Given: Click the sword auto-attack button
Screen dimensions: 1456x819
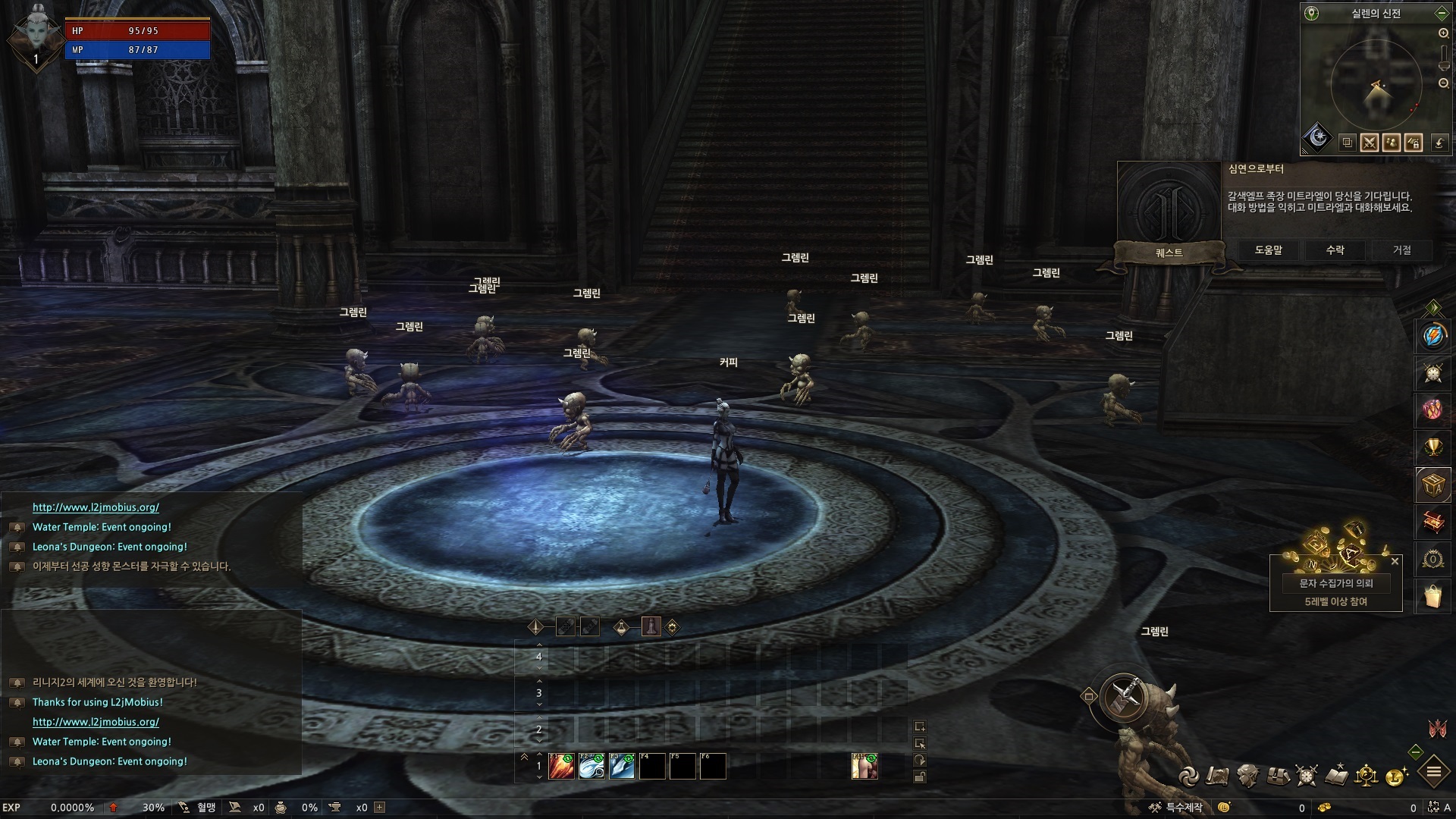Looking at the screenshot, I should (x=1125, y=698).
